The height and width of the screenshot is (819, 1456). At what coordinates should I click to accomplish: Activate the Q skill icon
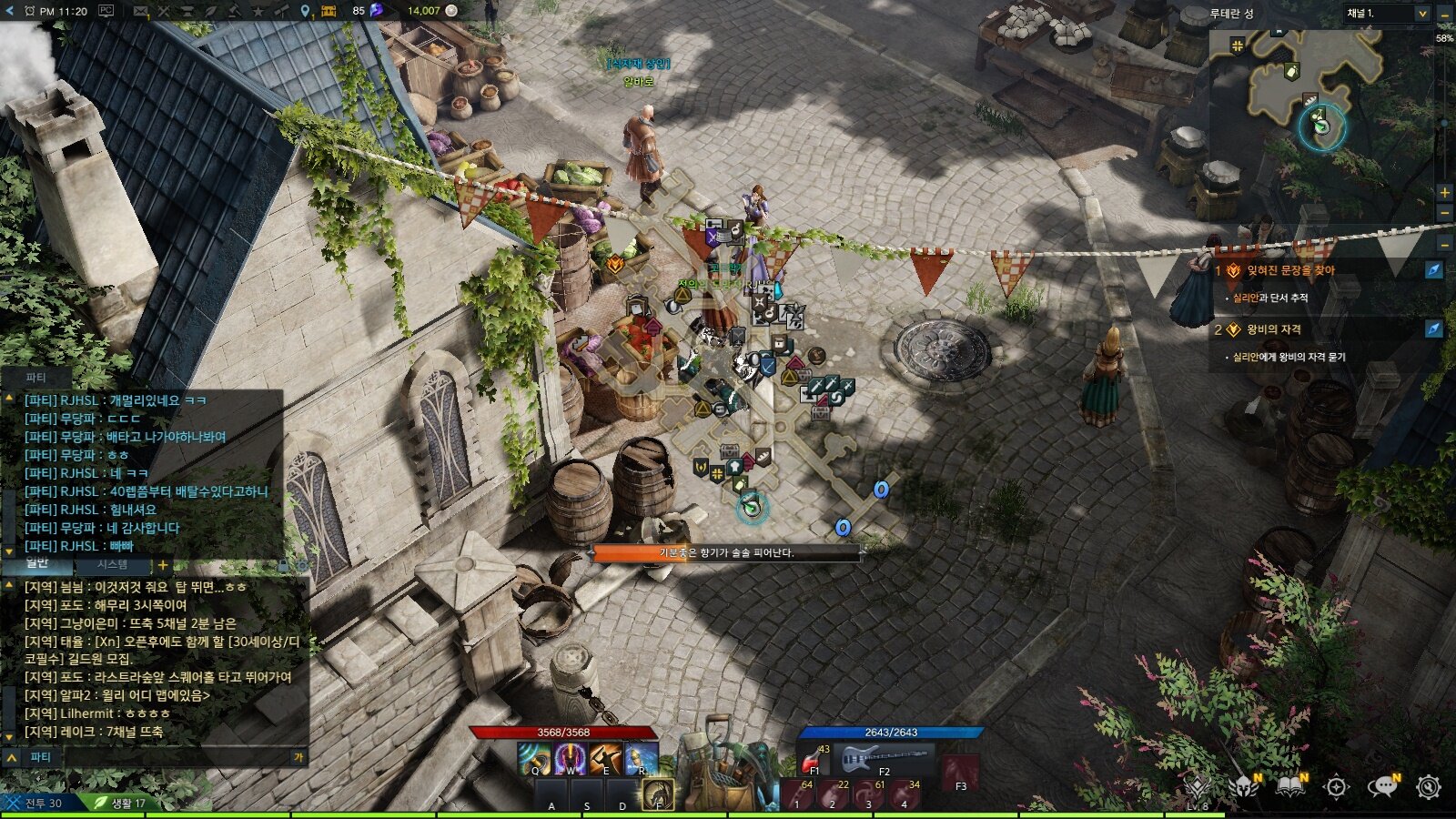[534, 758]
